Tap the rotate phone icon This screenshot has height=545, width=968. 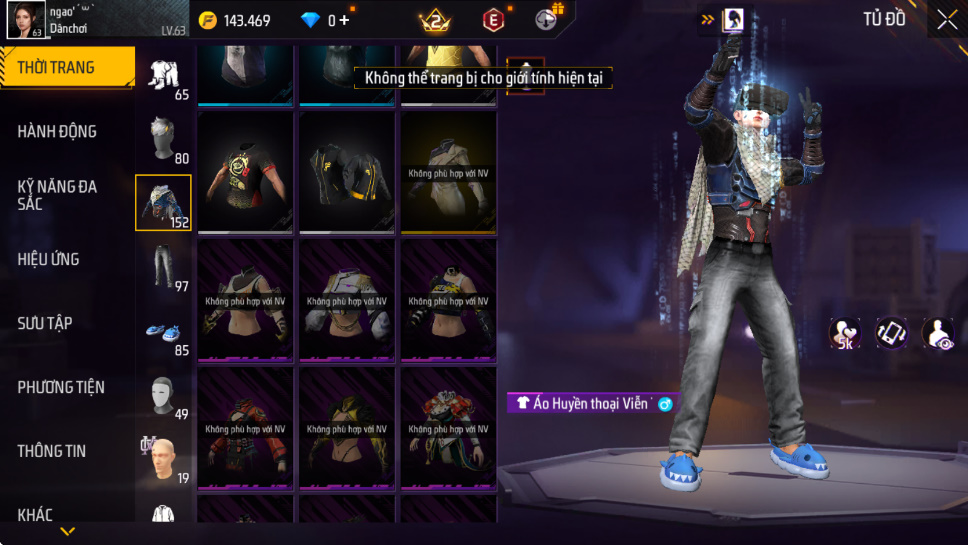click(x=892, y=333)
